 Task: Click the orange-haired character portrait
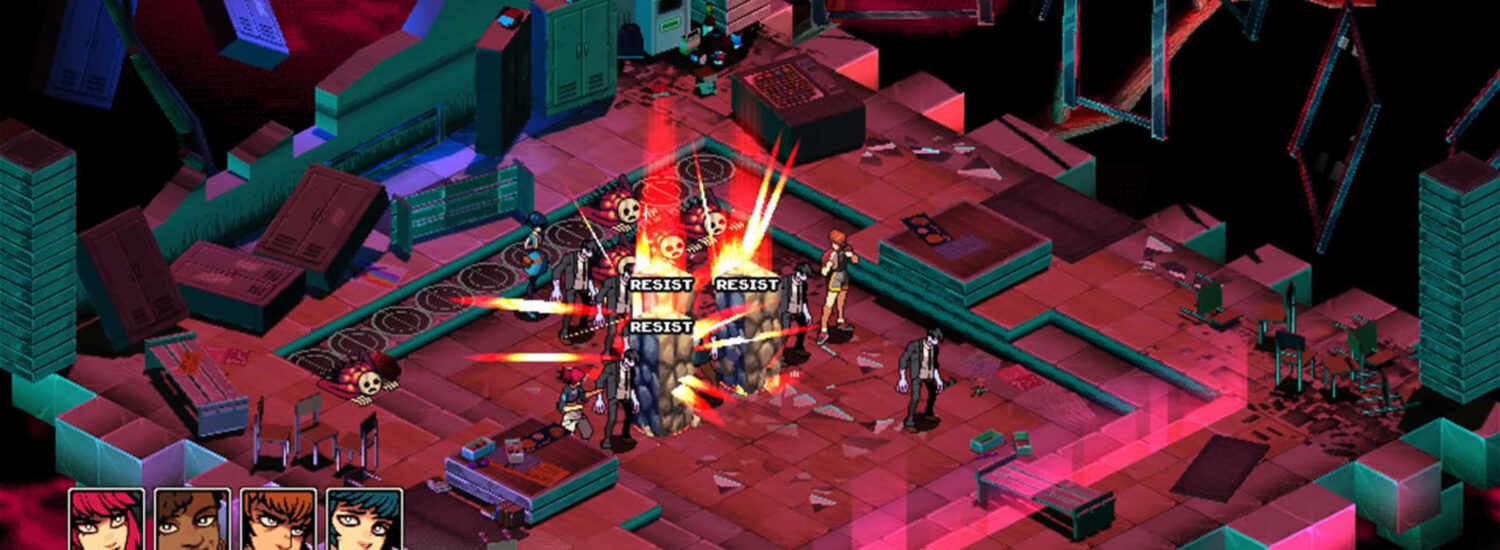[x=278, y=520]
